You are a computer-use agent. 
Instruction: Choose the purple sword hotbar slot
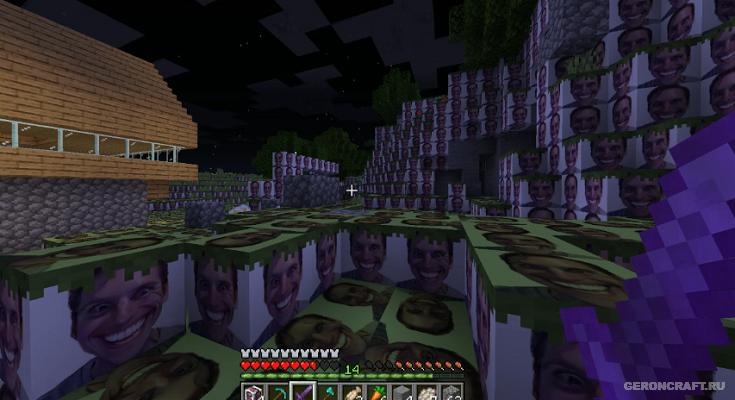click(303, 392)
